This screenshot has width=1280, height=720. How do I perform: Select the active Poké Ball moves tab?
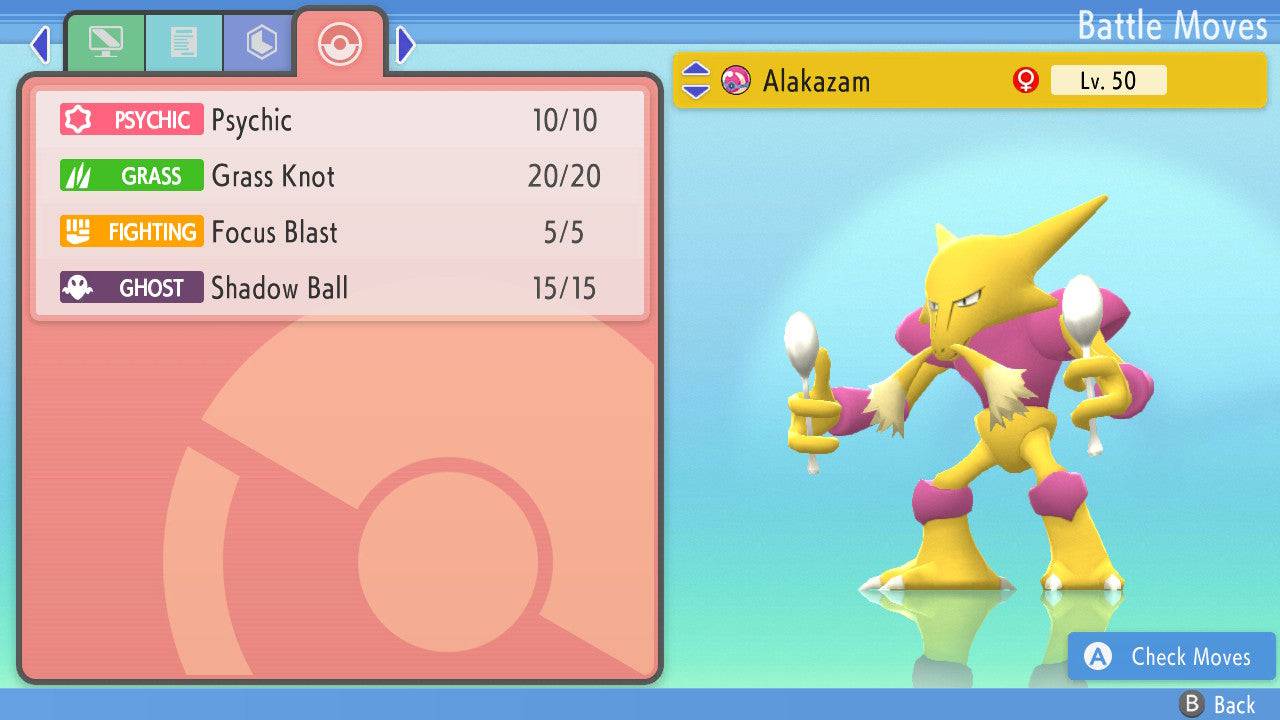point(340,42)
